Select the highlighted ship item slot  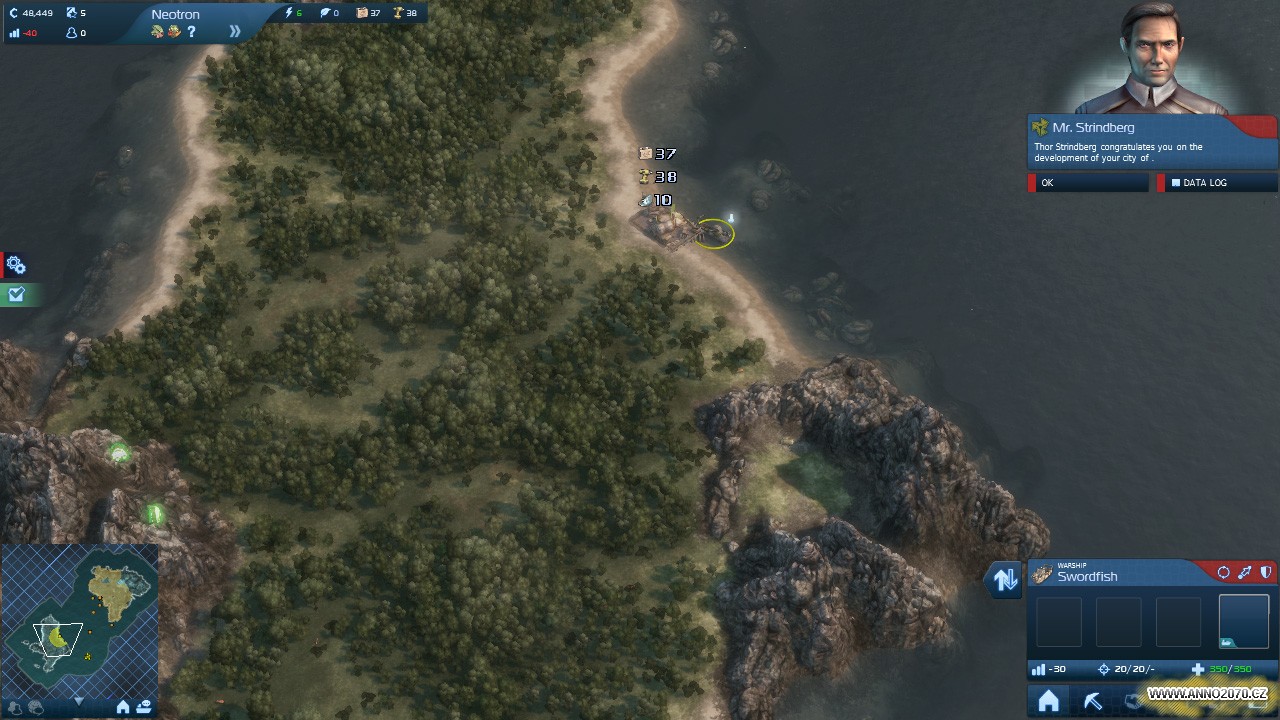coord(1243,621)
